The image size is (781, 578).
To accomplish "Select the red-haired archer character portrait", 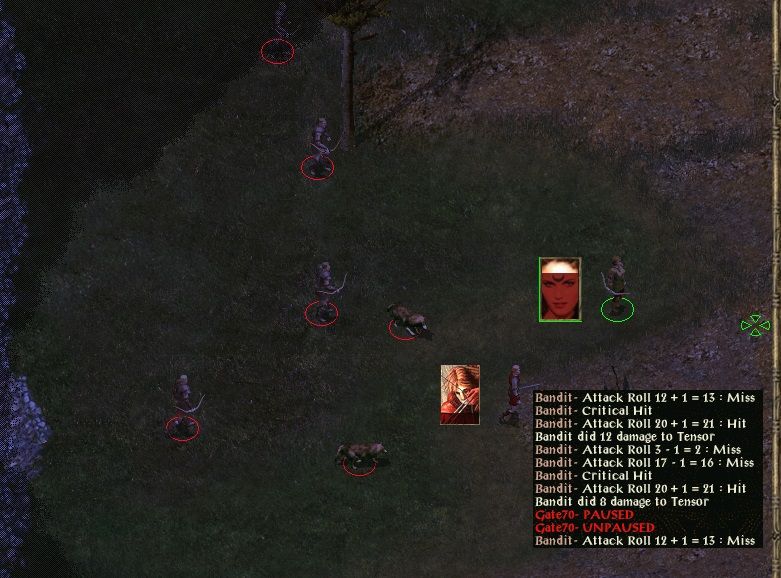I will (x=460, y=395).
